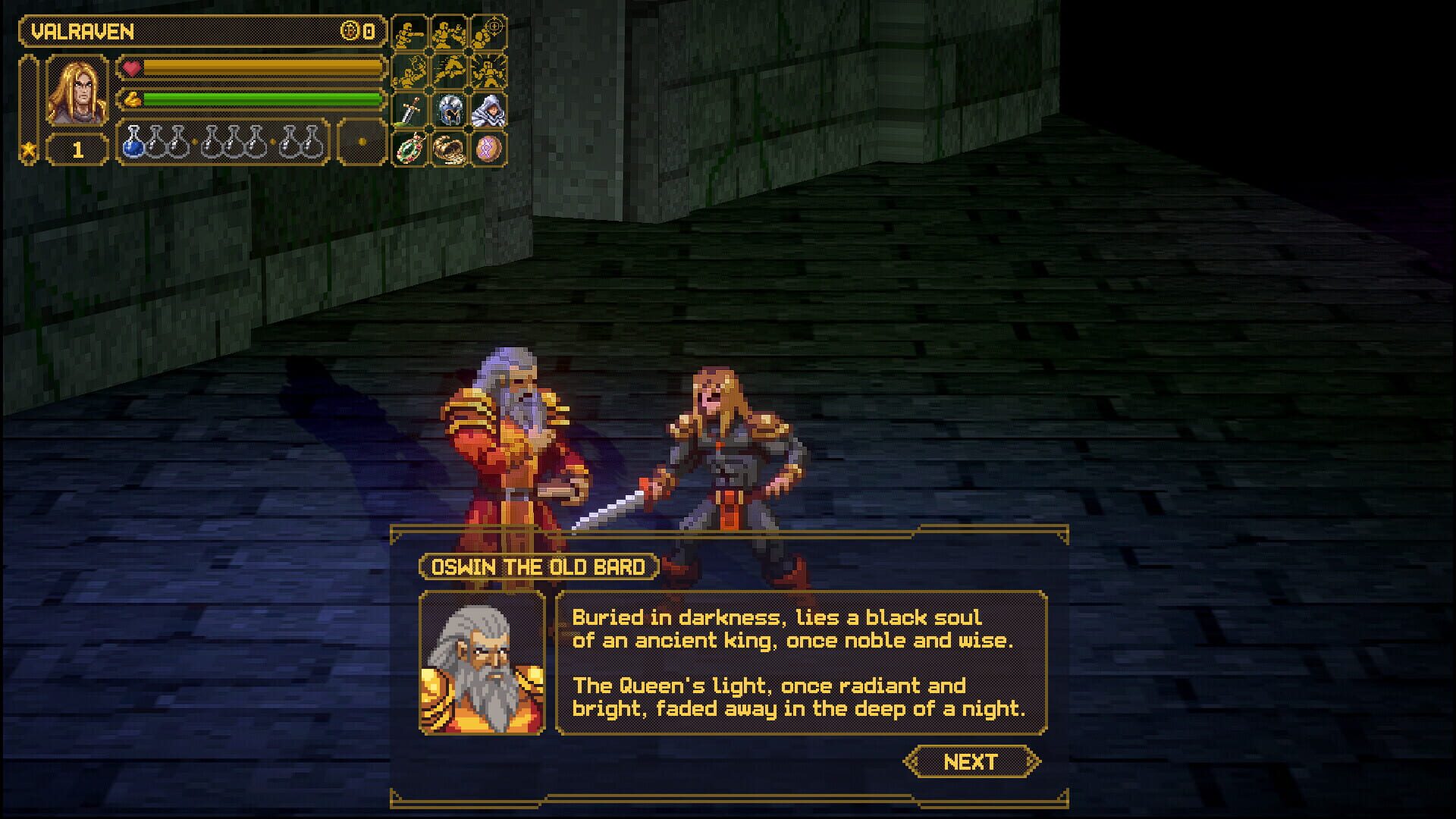The height and width of the screenshot is (819, 1456).
Task: Click the sprint kick ability icon
Action: (x=450, y=72)
